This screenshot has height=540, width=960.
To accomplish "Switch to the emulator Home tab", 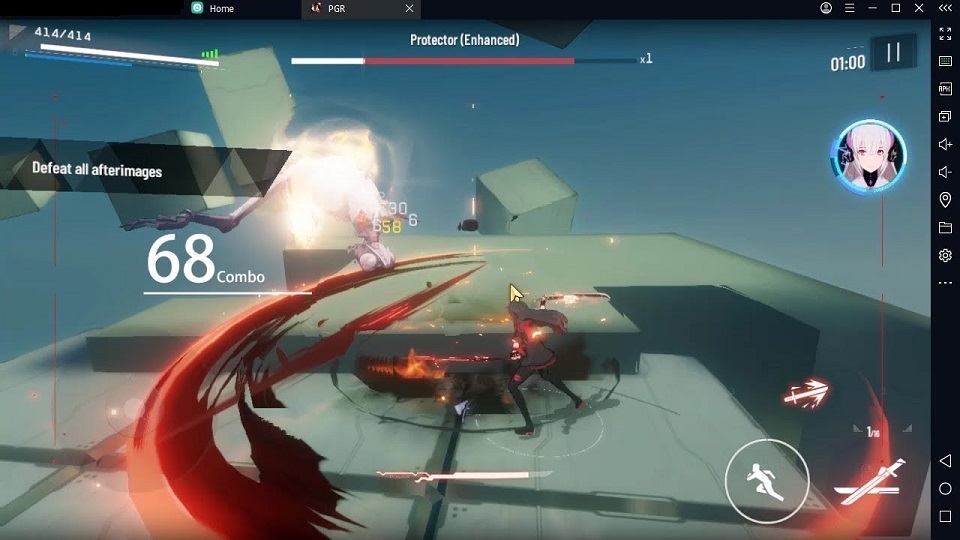I will click(x=221, y=8).
